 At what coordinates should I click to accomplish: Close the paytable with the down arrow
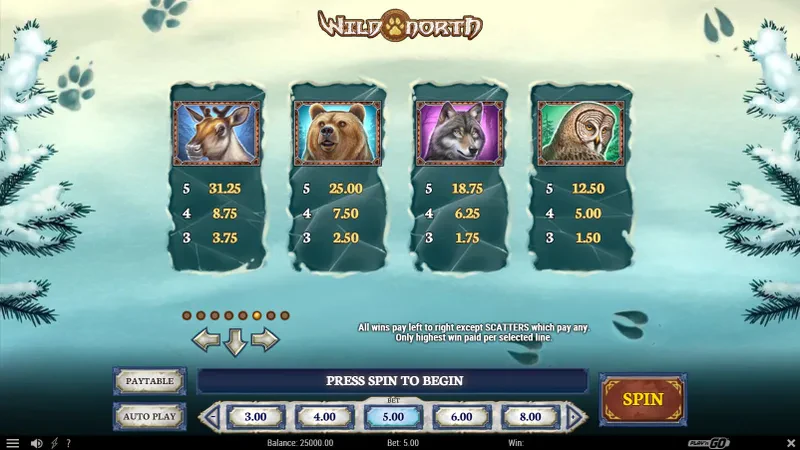point(235,342)
